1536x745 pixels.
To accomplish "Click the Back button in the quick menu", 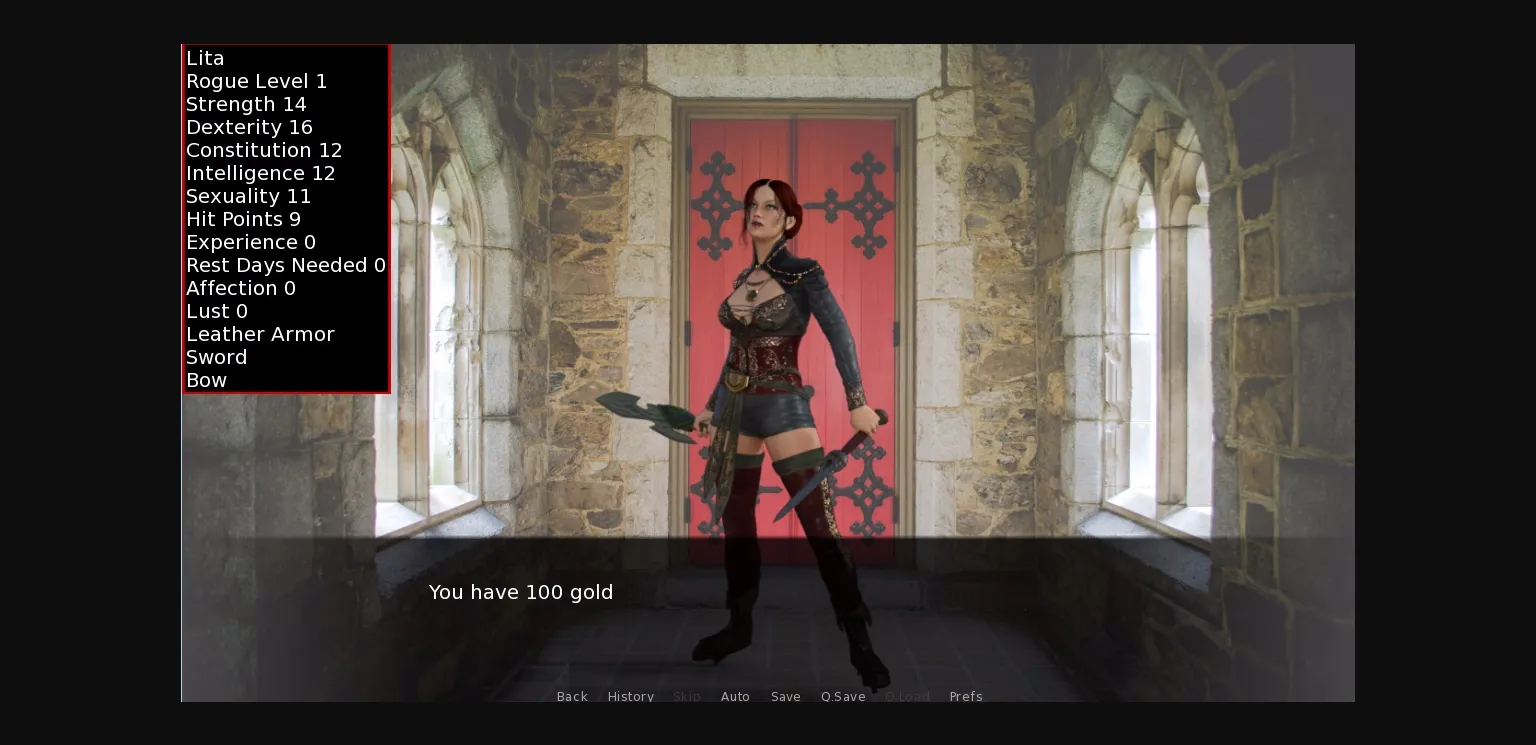I will point(572,696).
